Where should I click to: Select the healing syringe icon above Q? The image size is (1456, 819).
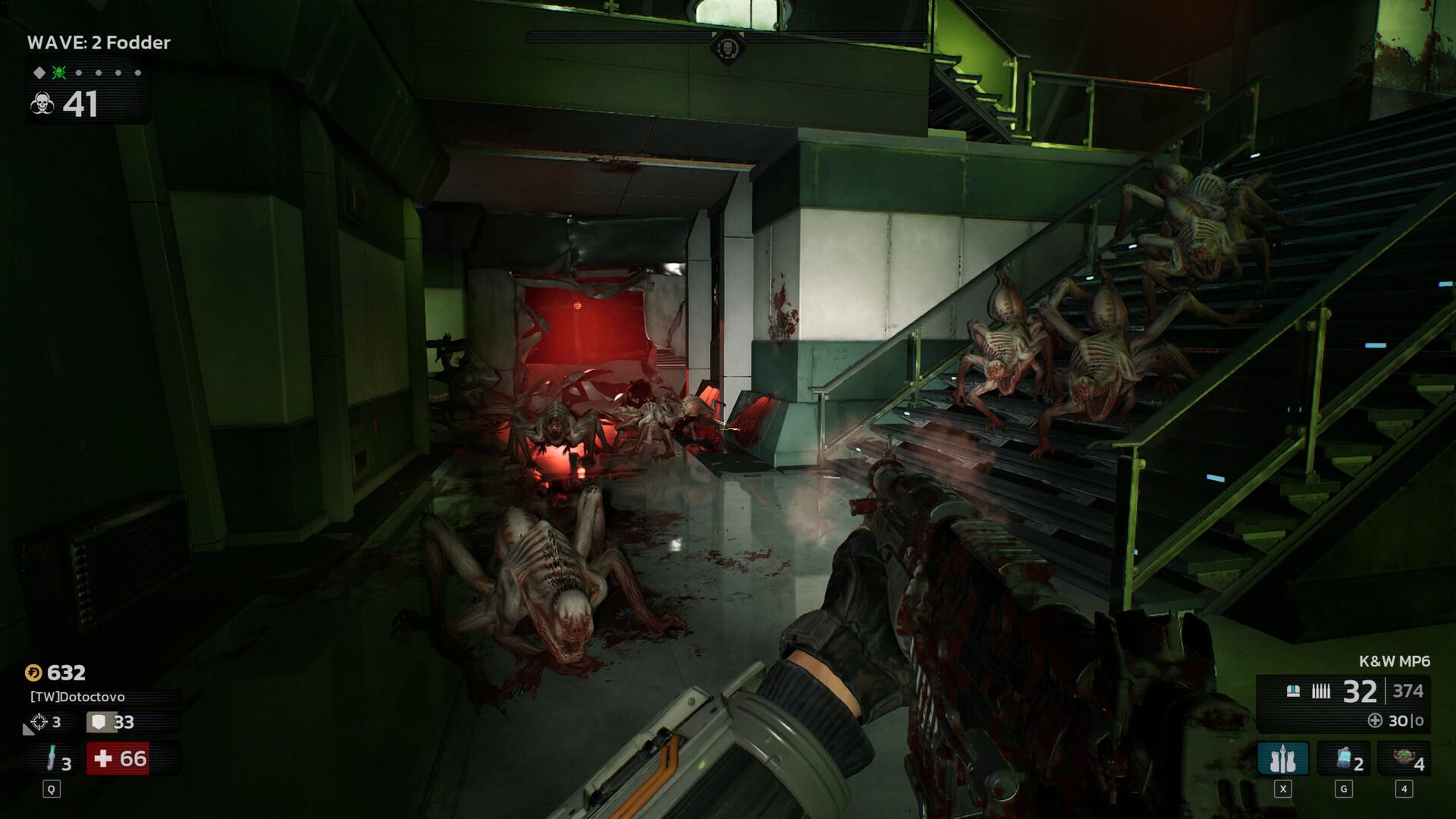52,757
